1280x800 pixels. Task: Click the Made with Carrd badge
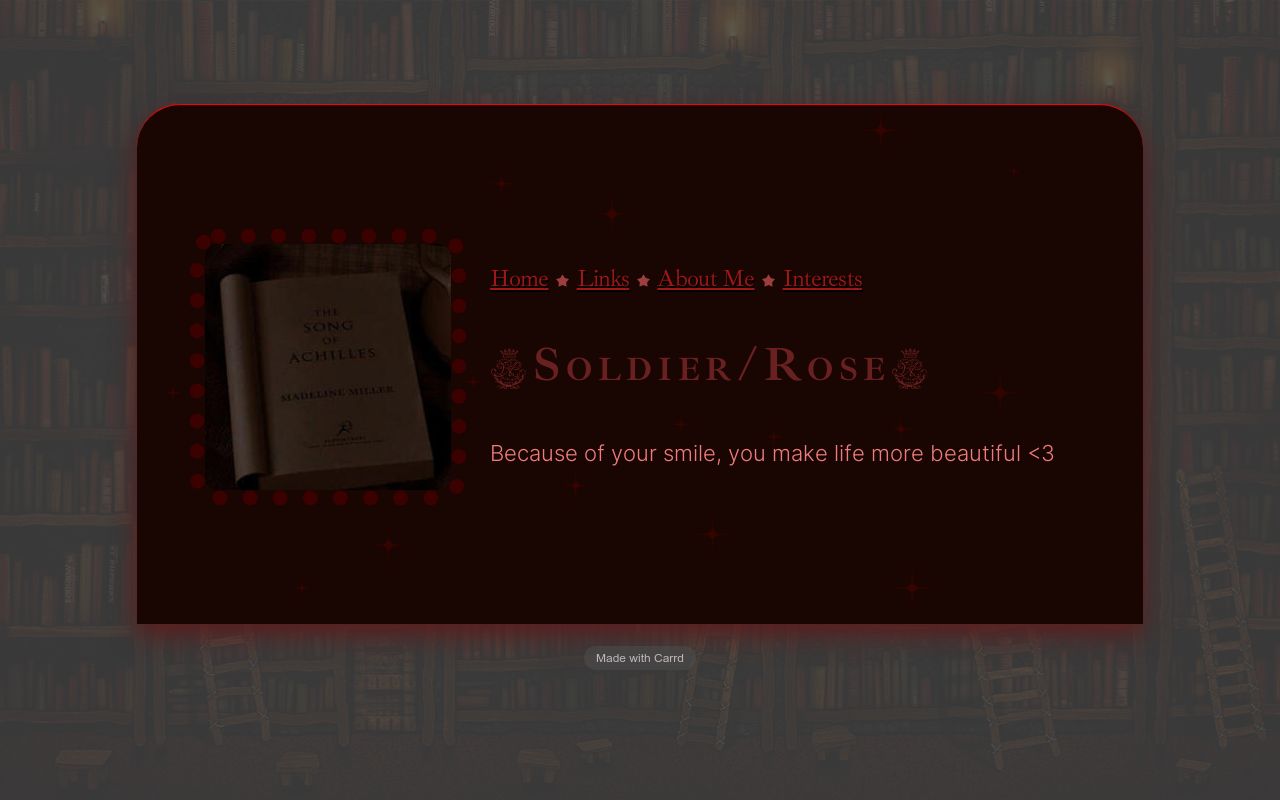click(x=639, y=658)
